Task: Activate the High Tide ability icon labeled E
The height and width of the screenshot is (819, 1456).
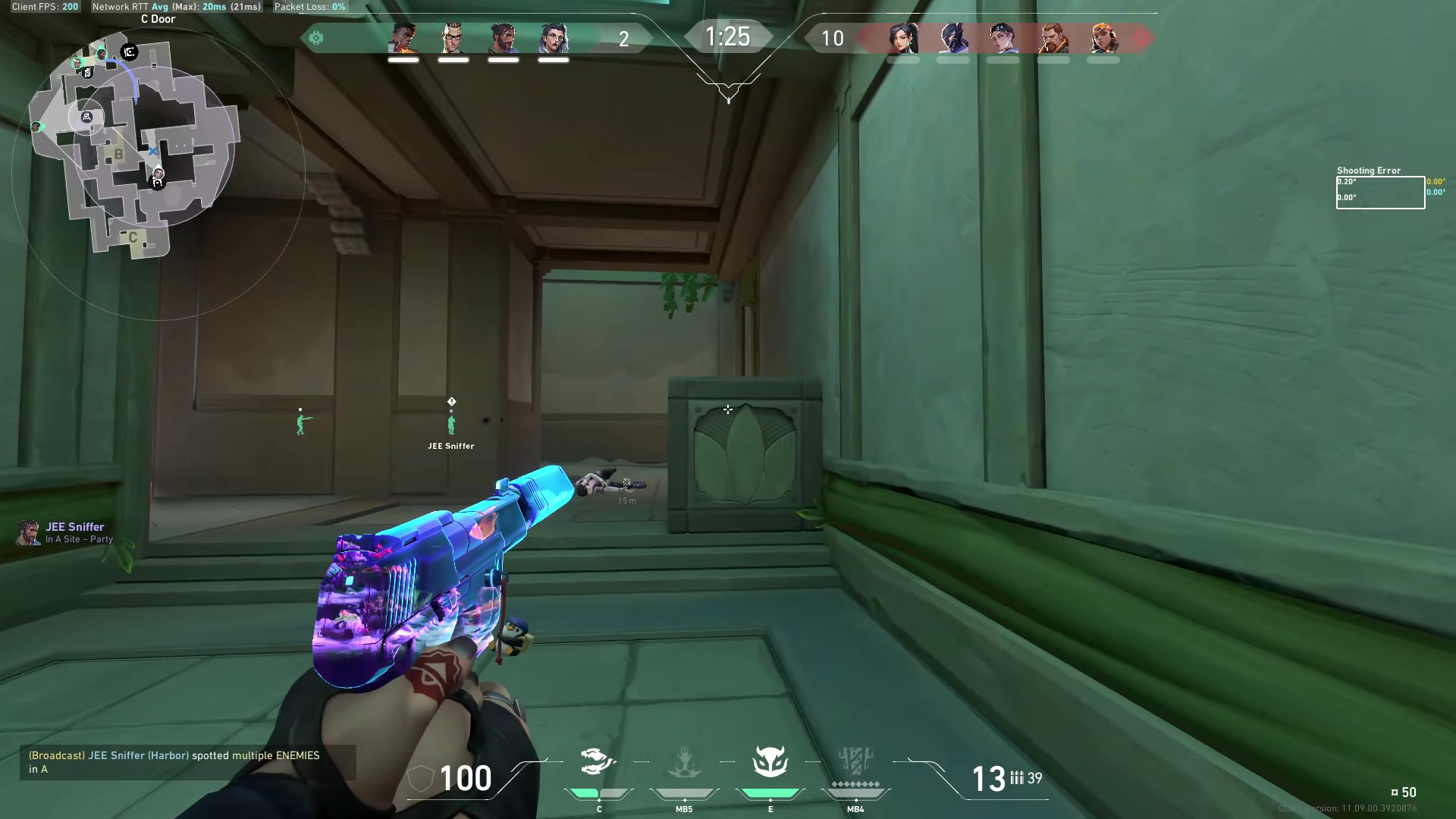Action: click(x=770, y=762)
